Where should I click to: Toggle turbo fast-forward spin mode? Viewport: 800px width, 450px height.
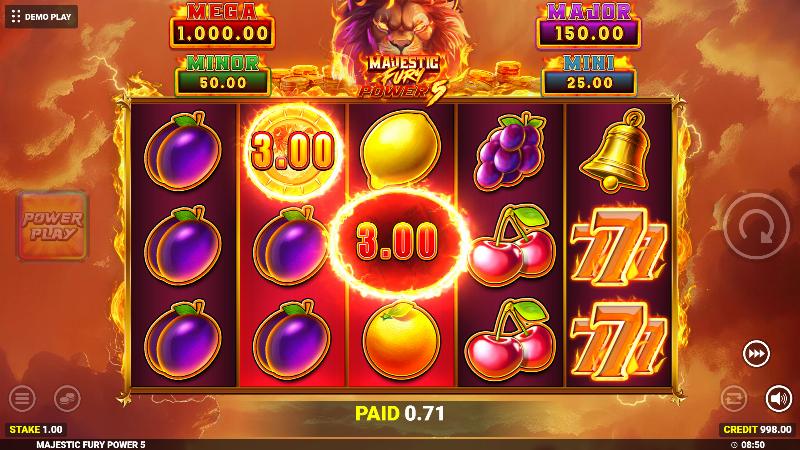757,353
